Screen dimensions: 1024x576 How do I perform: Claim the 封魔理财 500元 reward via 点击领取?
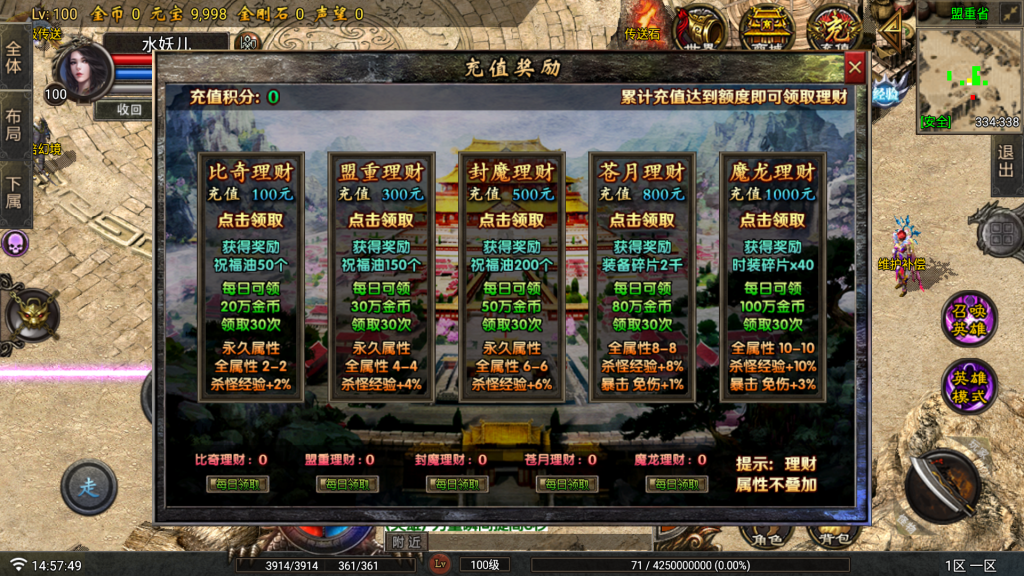pos(512,220)
